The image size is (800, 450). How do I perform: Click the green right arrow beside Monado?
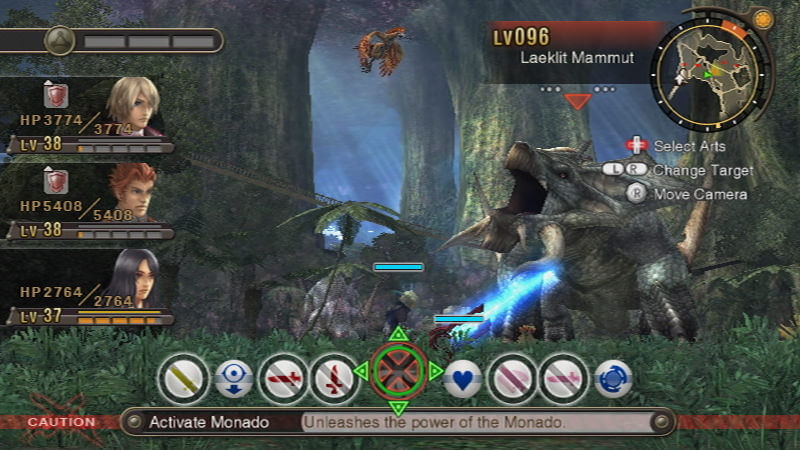point(436,371)
